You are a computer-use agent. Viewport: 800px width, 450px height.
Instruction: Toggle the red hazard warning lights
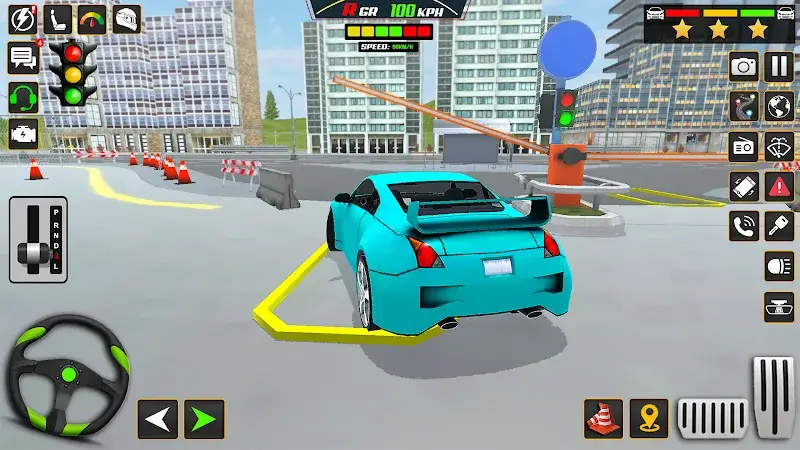tap(779, 185)
